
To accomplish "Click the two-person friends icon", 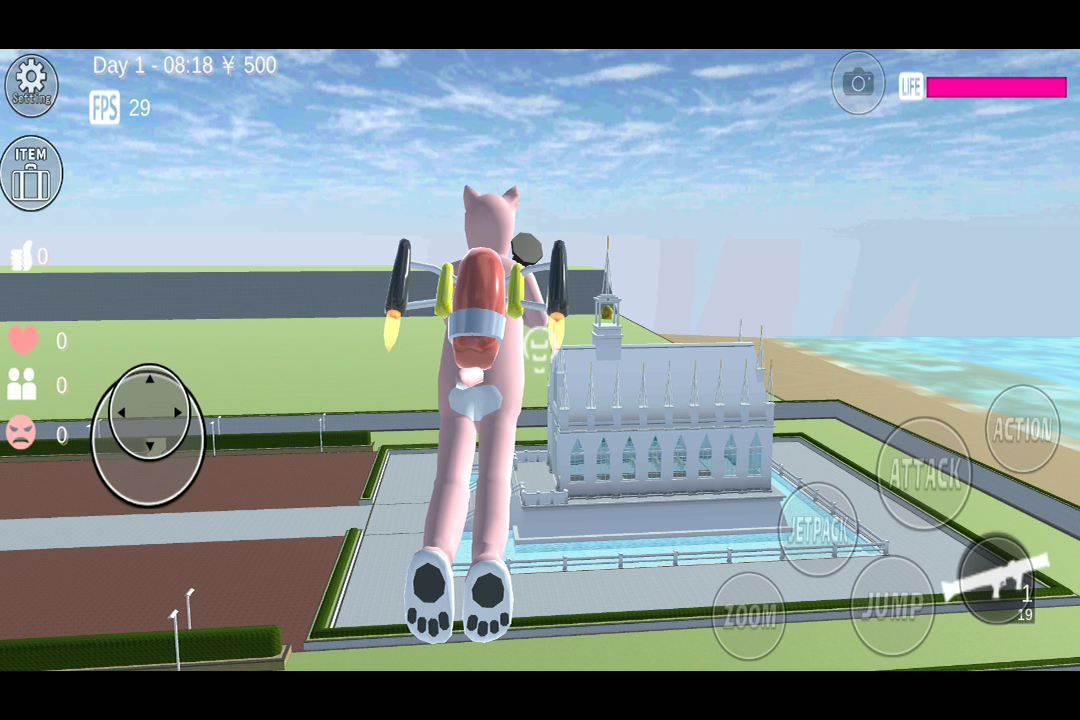I will 22,384.
